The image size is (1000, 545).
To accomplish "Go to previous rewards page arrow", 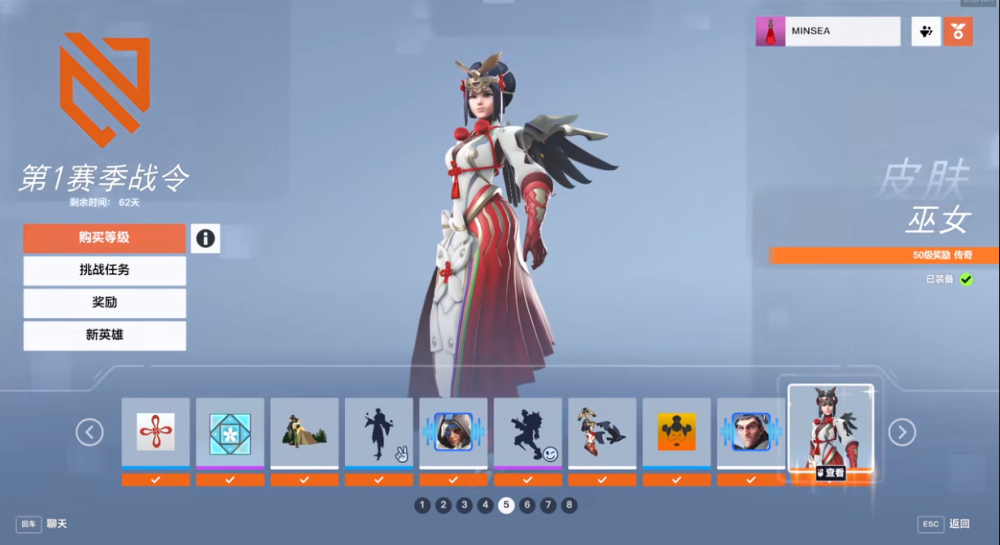I will [x=90, y=432].
